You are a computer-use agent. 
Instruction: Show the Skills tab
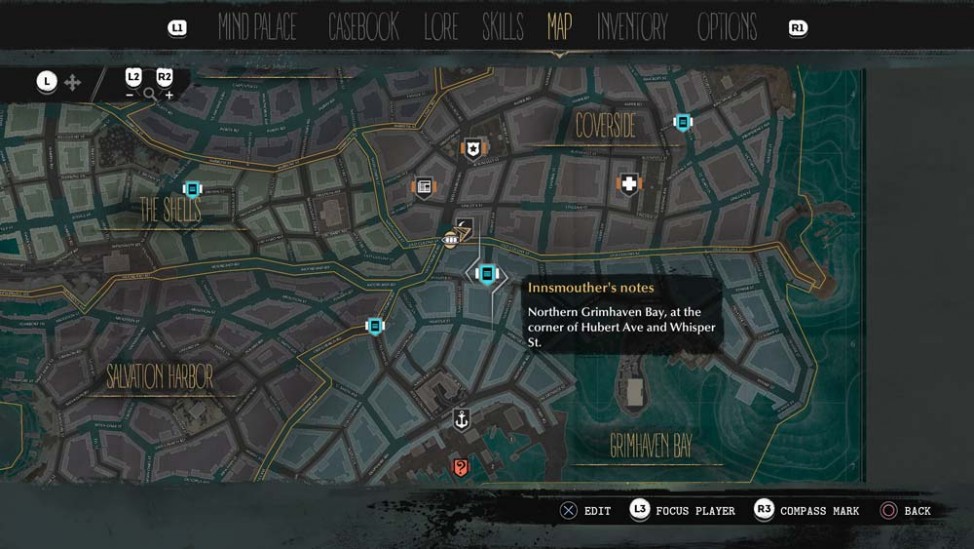point(502,28)
